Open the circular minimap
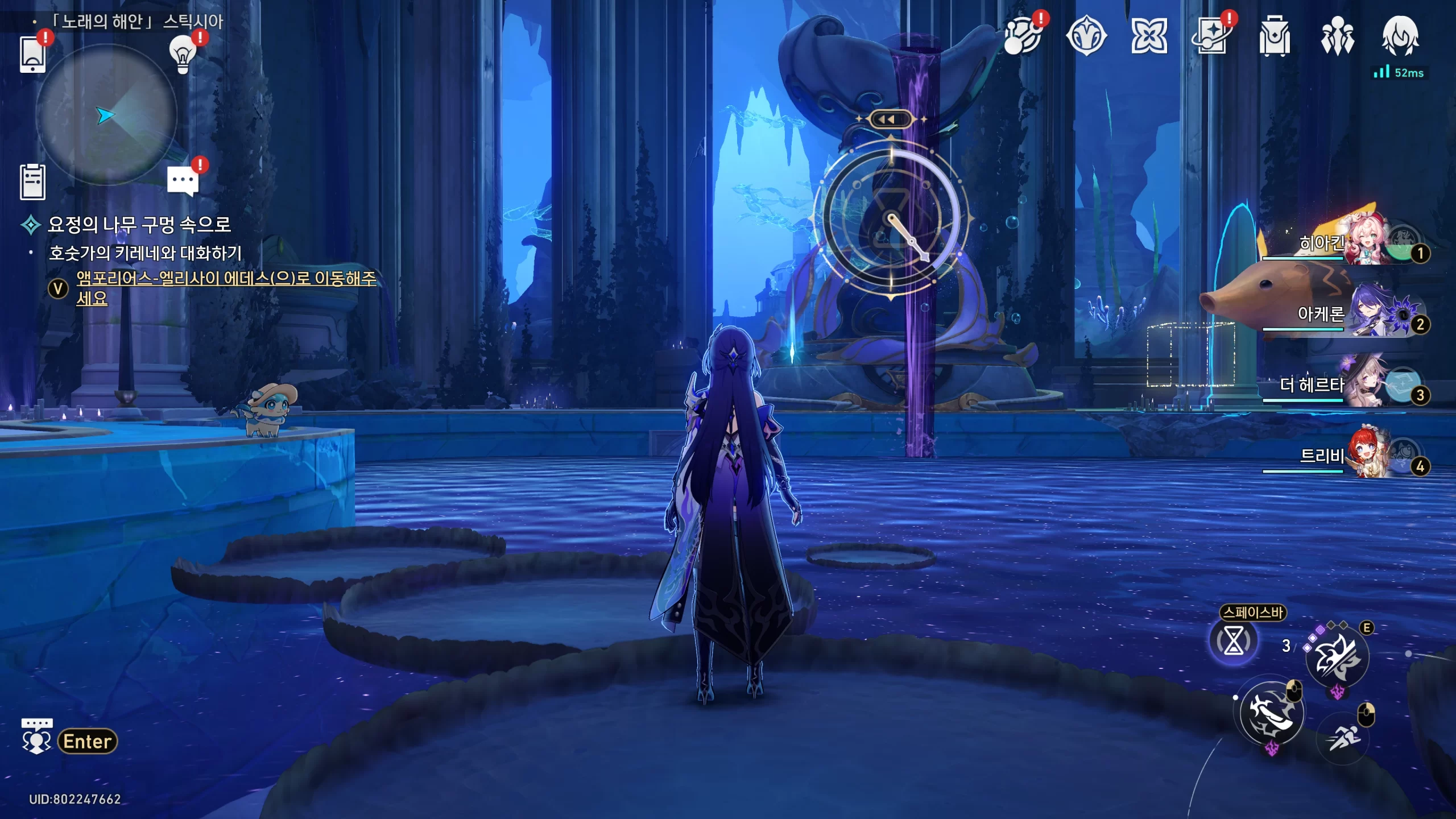The height and width of the screenshot is (819, 1456). pos(106,115)
